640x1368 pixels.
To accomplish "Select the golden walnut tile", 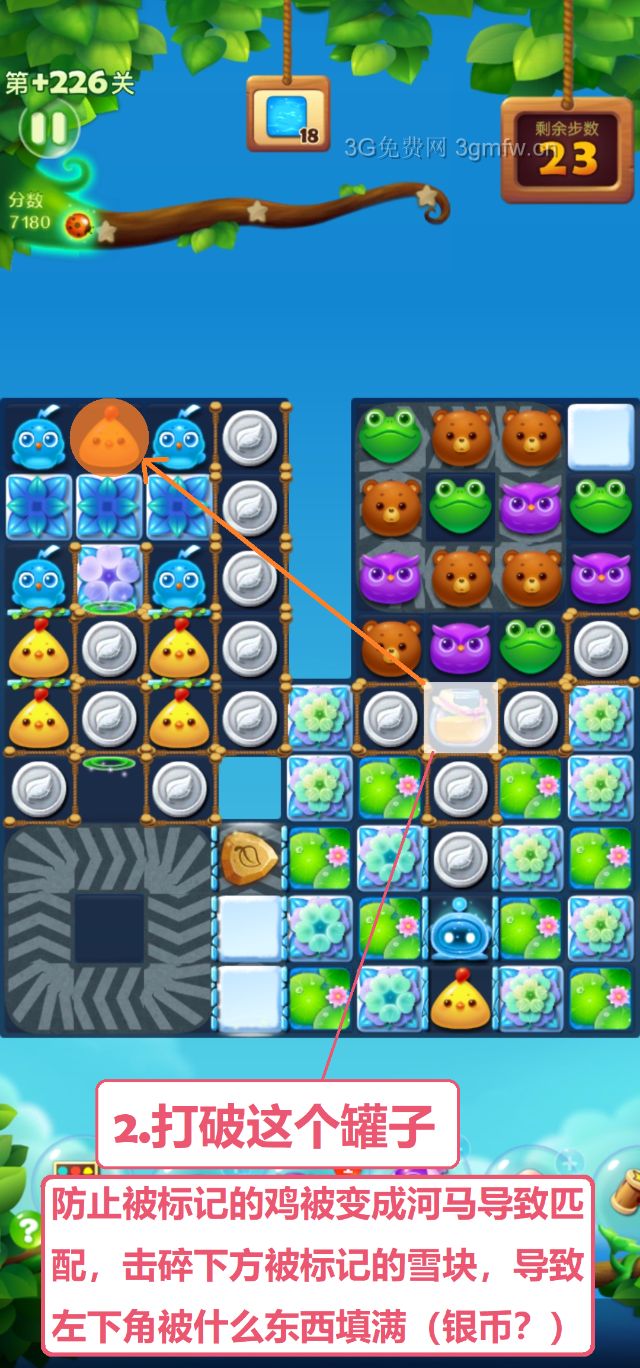I will tap(249, 859).
